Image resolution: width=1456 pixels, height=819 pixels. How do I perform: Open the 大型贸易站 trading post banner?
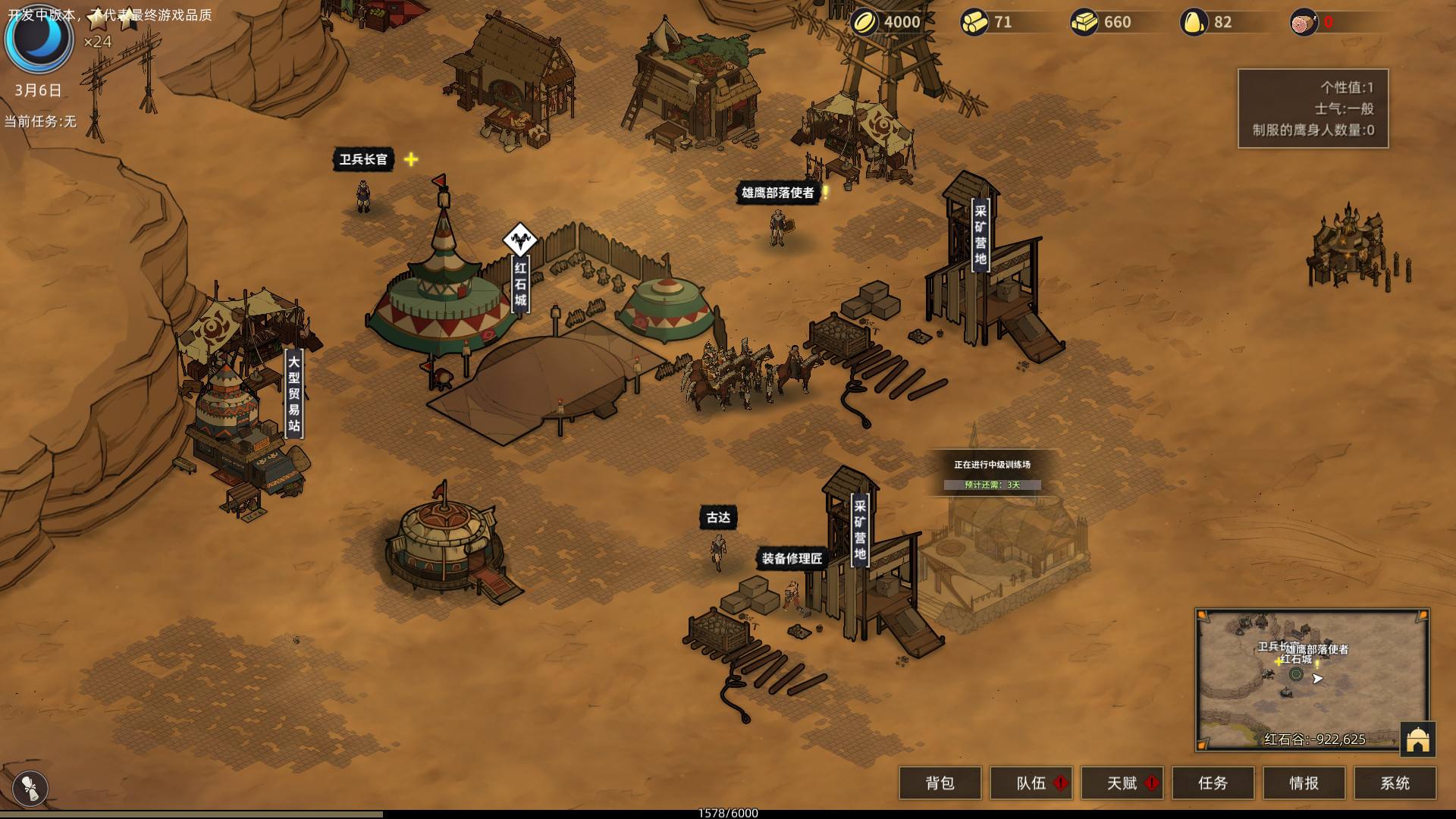click(x=293, y=394)
